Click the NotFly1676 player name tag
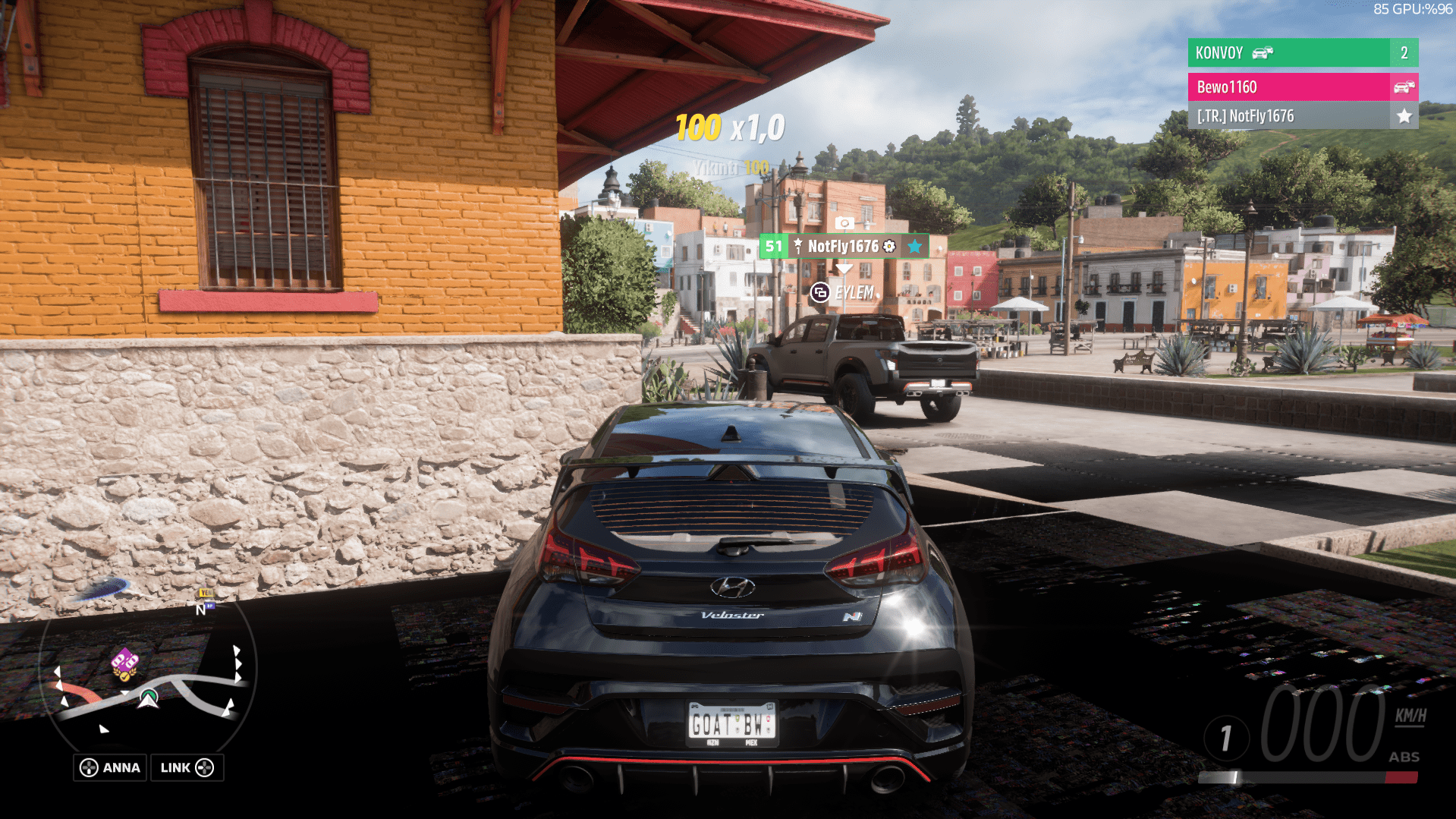The height and width of the screenshot is (819, 1456). click(x=844, y=246)
